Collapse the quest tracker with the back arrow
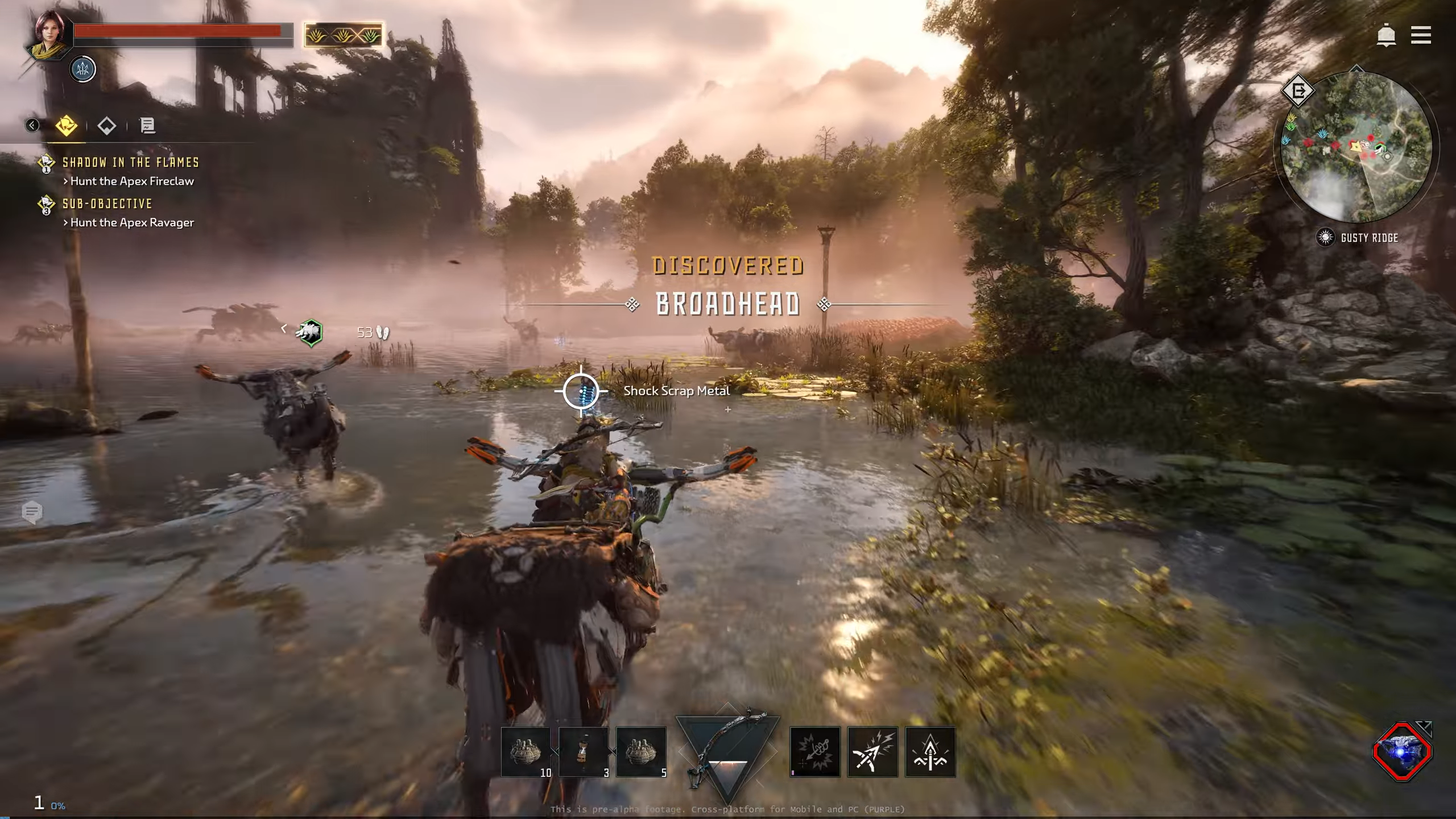 click(x=31, y=126)
